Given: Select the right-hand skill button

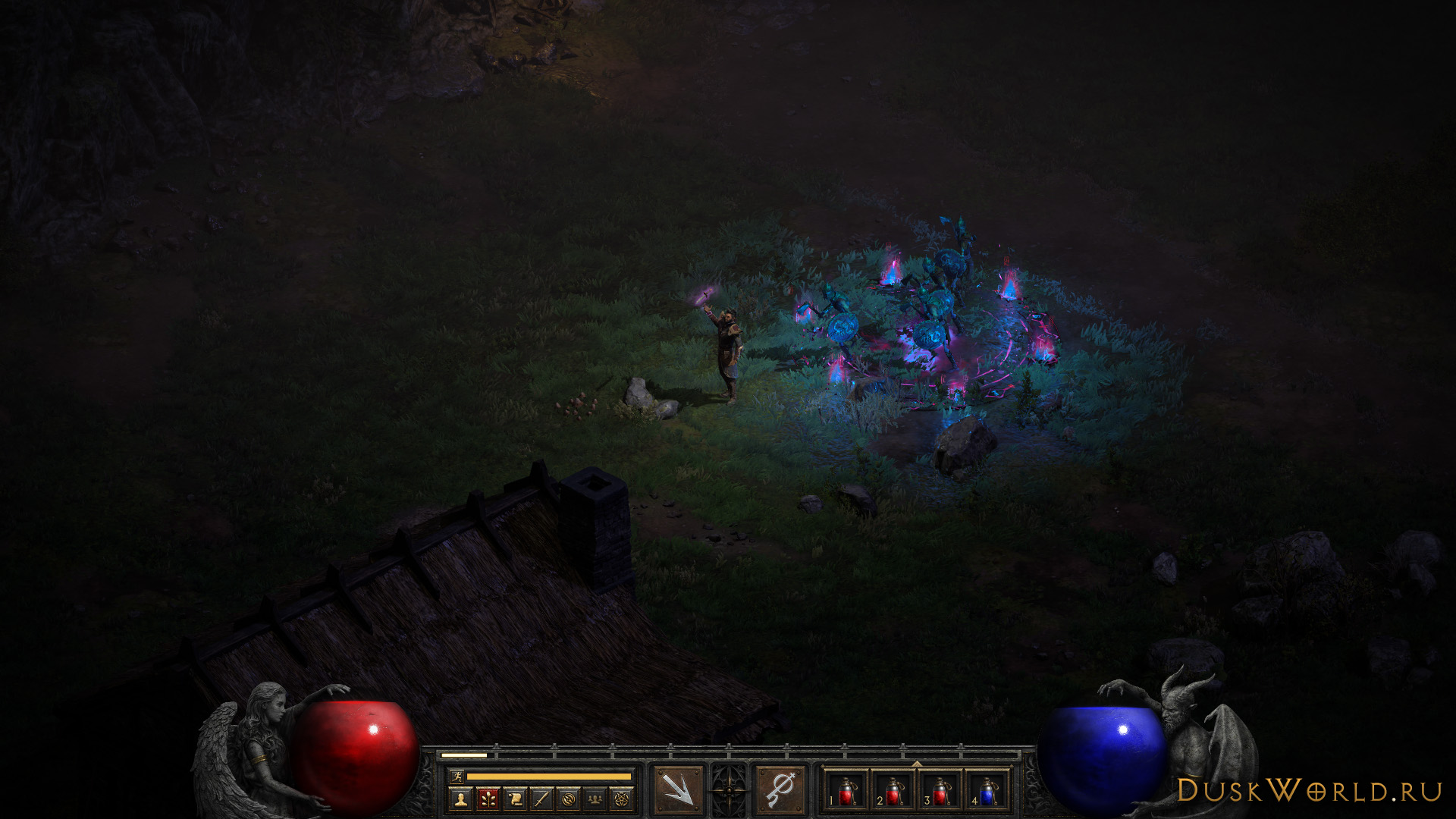Looking at the screenshot, I should pyautogui.click(x=780, y=790).
